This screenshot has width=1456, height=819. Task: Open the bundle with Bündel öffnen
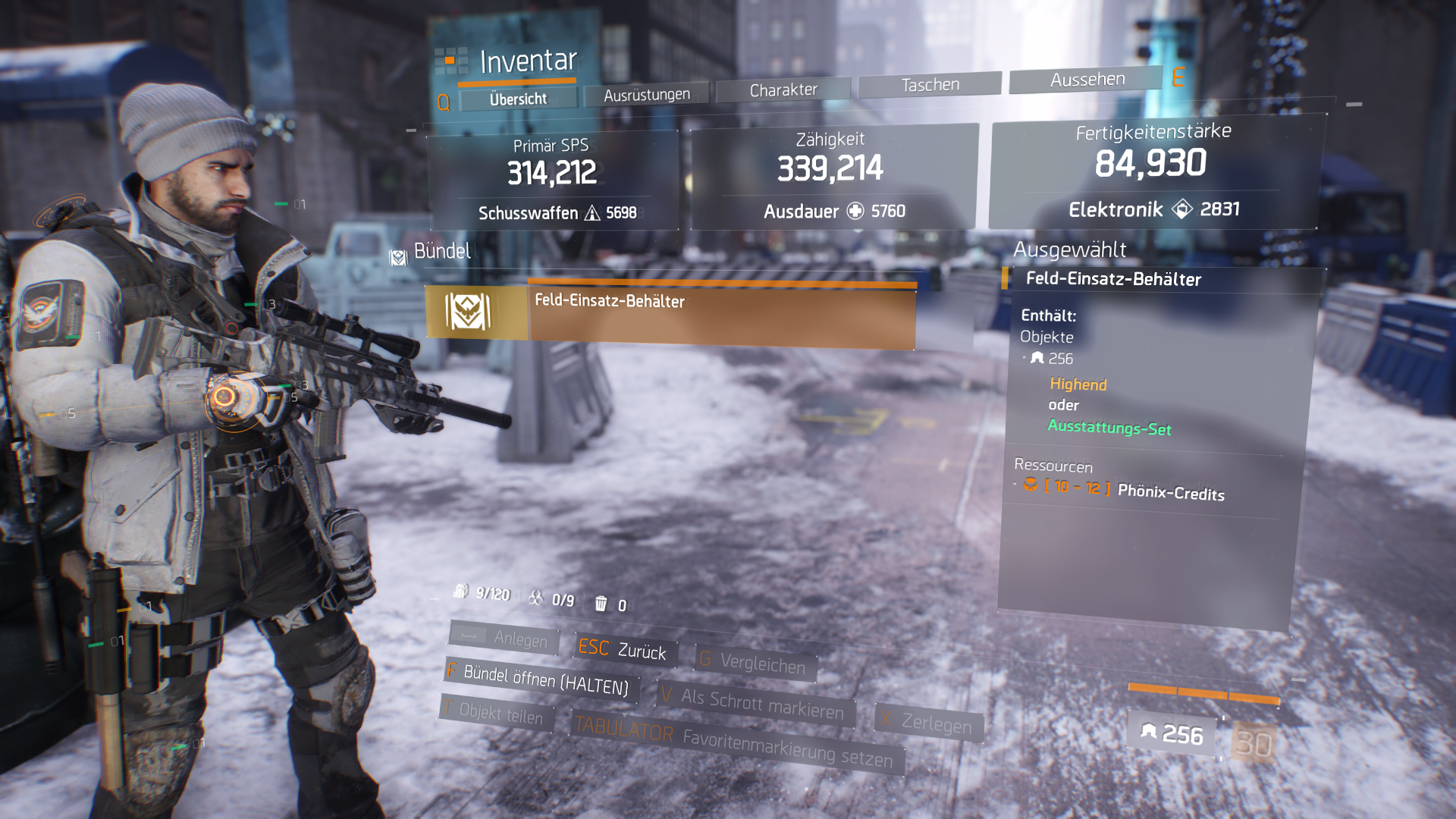pyautogui.click(x=543, y=679)
